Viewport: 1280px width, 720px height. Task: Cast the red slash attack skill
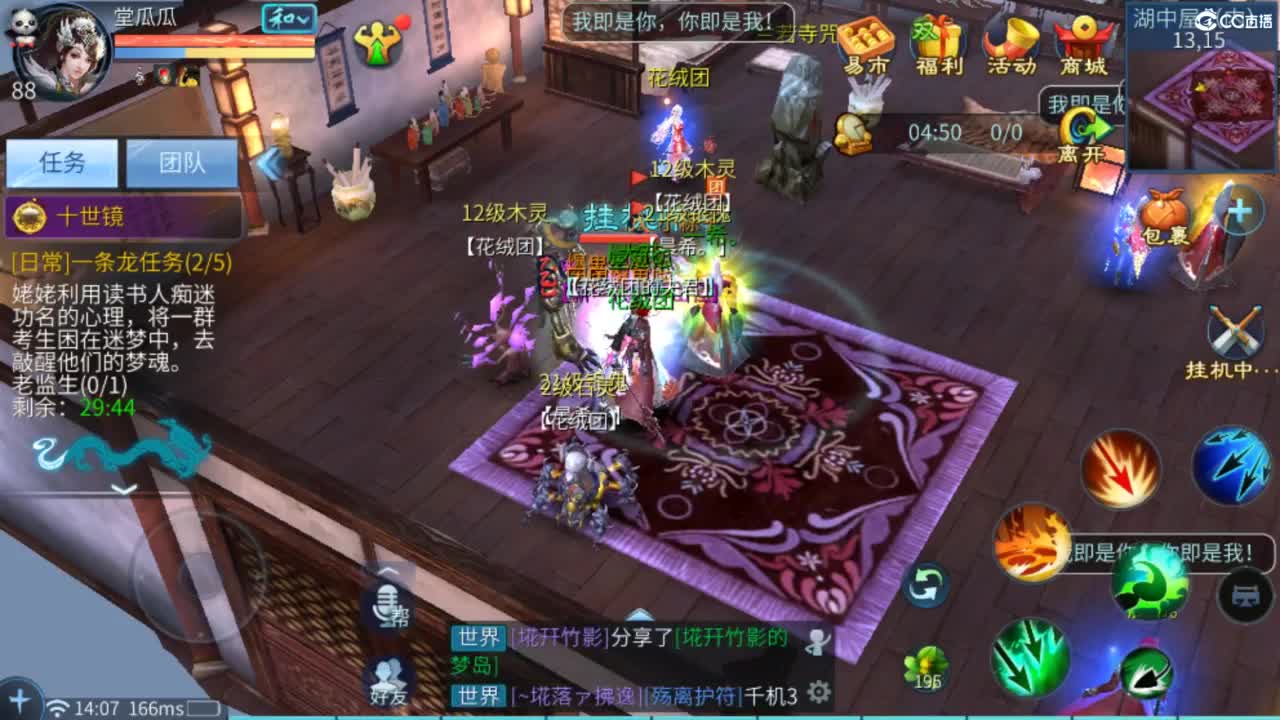(1120, 468)
